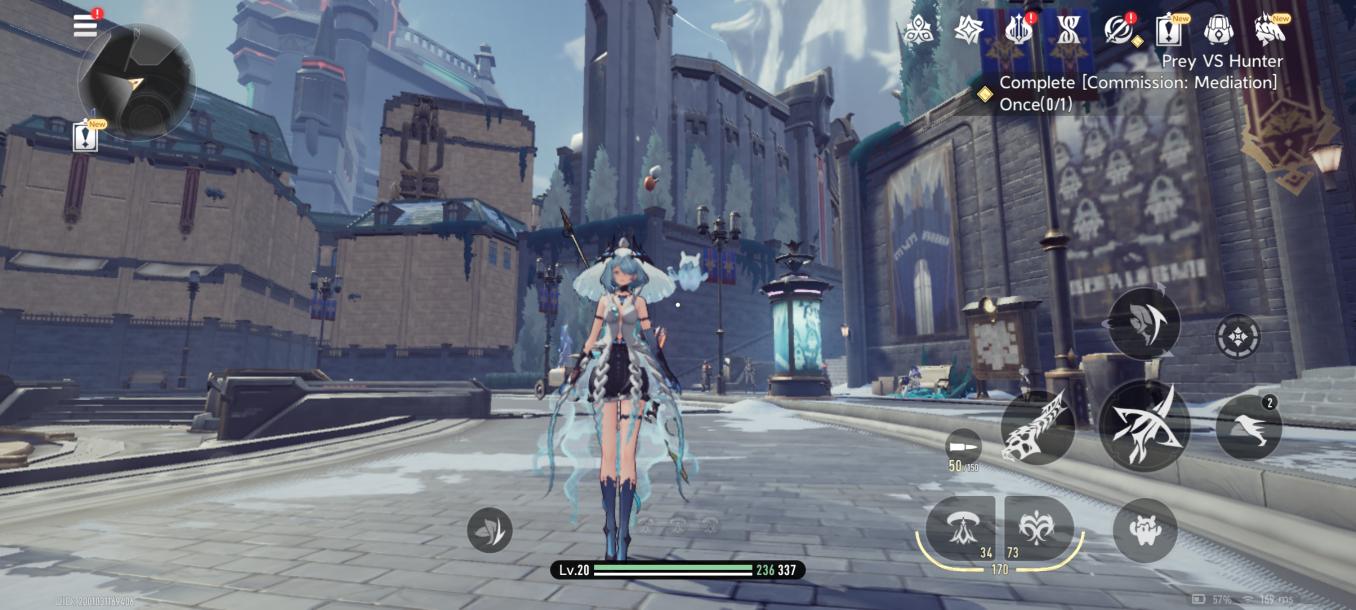Image resolution: width=1356 pixels, height=610 pixels.
Task: Open the backpack inventory
Action: (1218, 31)
